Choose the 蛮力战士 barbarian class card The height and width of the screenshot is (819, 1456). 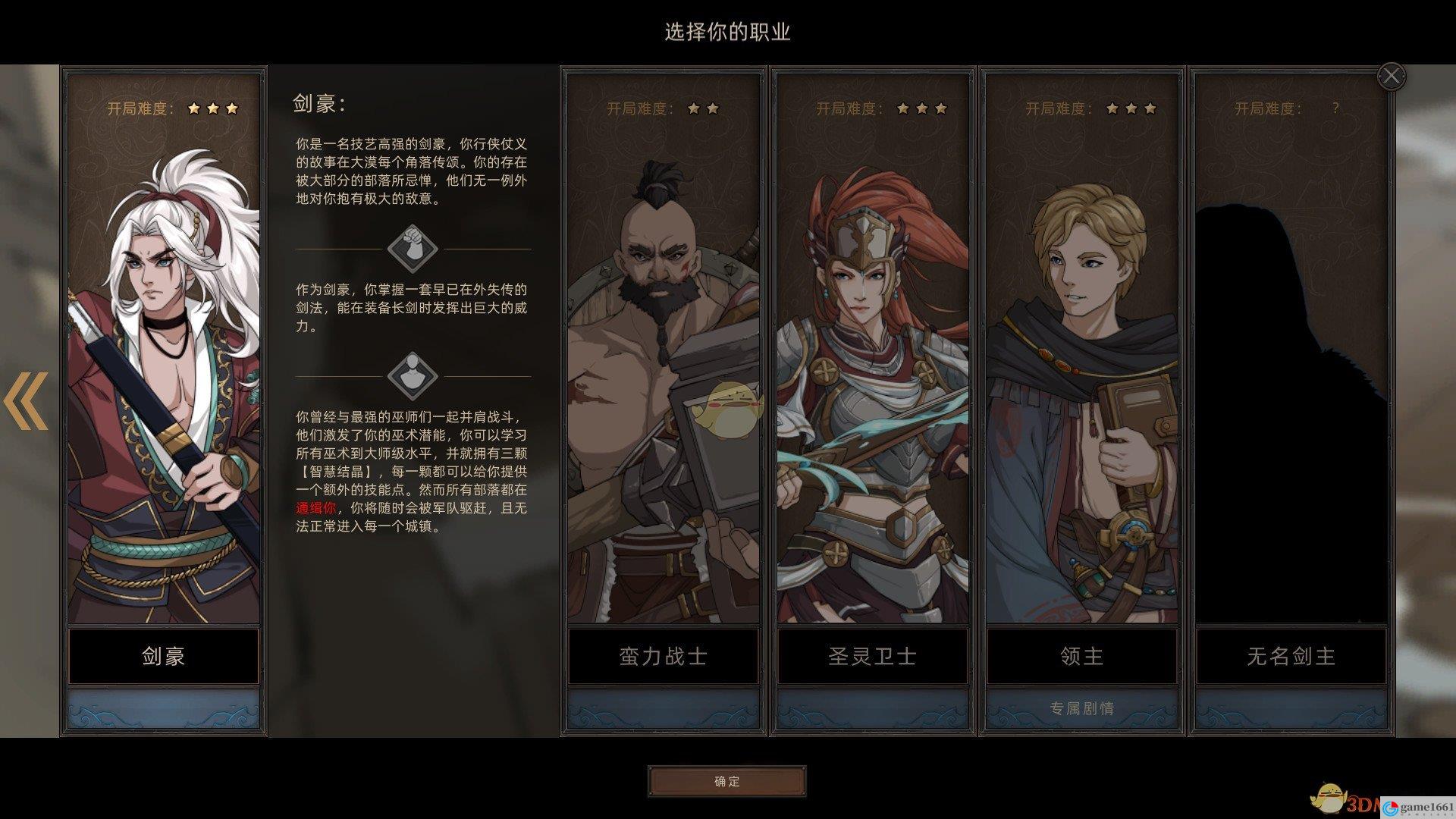point(664,379)
